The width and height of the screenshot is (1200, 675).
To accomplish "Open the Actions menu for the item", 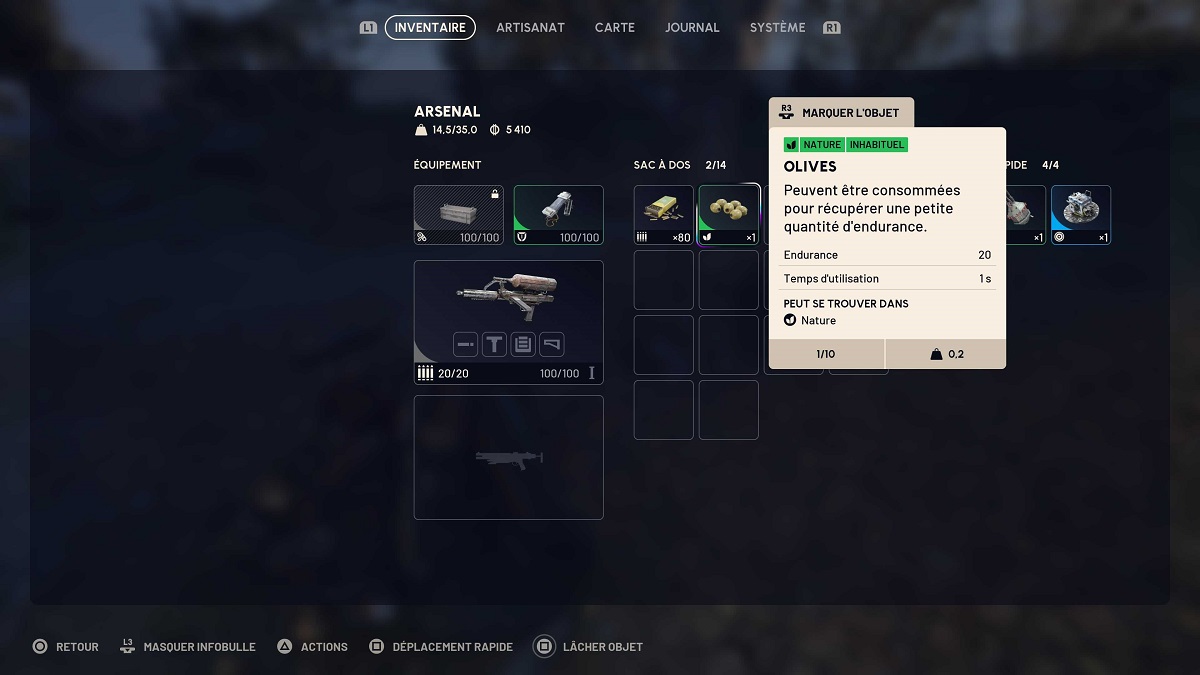I will (312, 647).
